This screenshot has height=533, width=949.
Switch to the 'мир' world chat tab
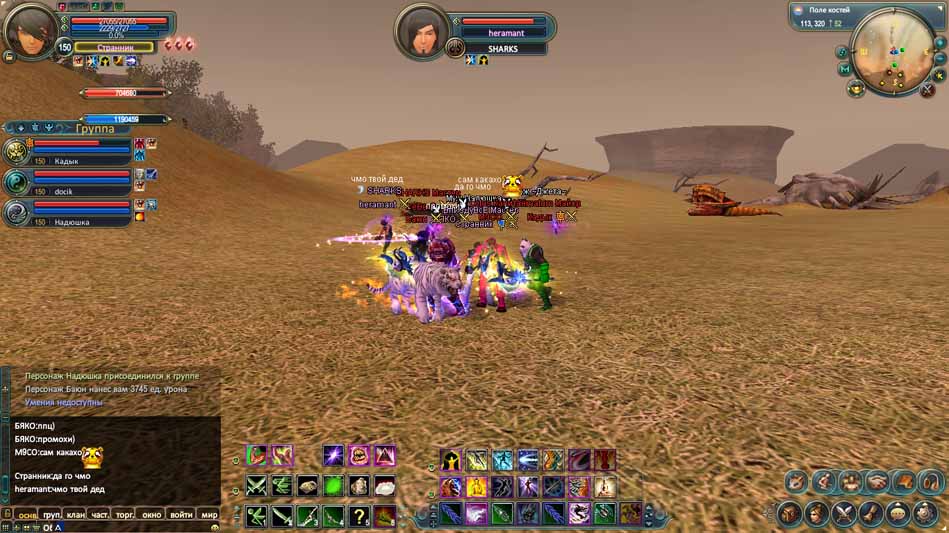point(209,515)
